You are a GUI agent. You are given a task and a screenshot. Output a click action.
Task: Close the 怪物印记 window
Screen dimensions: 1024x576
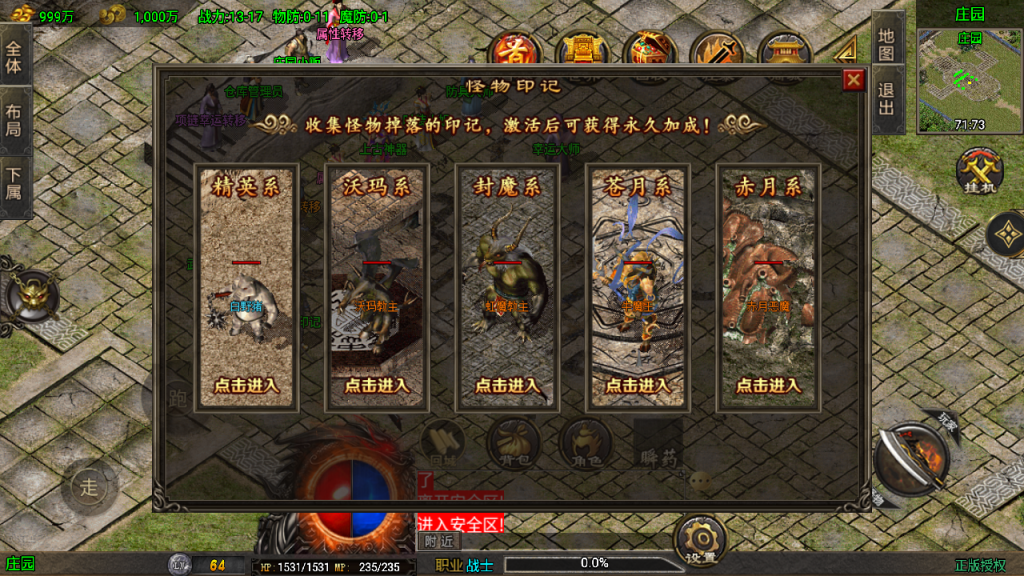pyautogui.click(x=853, y=81)
